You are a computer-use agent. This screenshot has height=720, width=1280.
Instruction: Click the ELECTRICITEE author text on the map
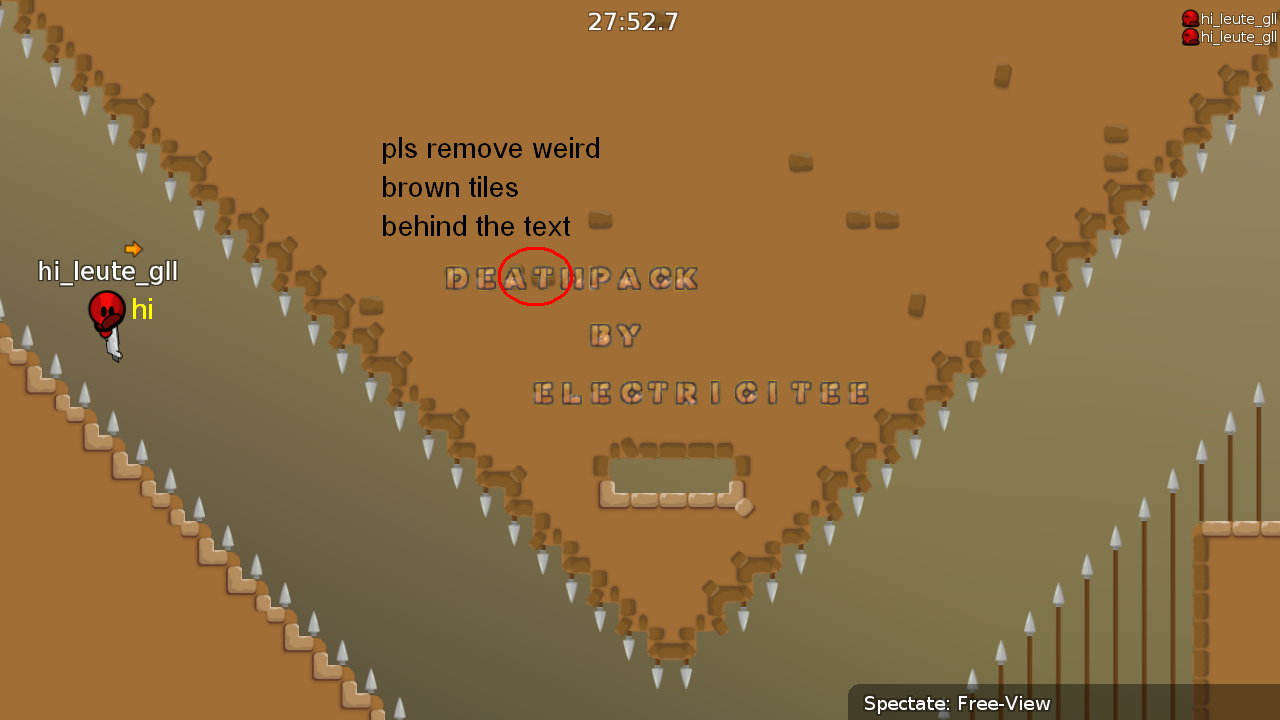pyautogui.click(x=701, y=393)
